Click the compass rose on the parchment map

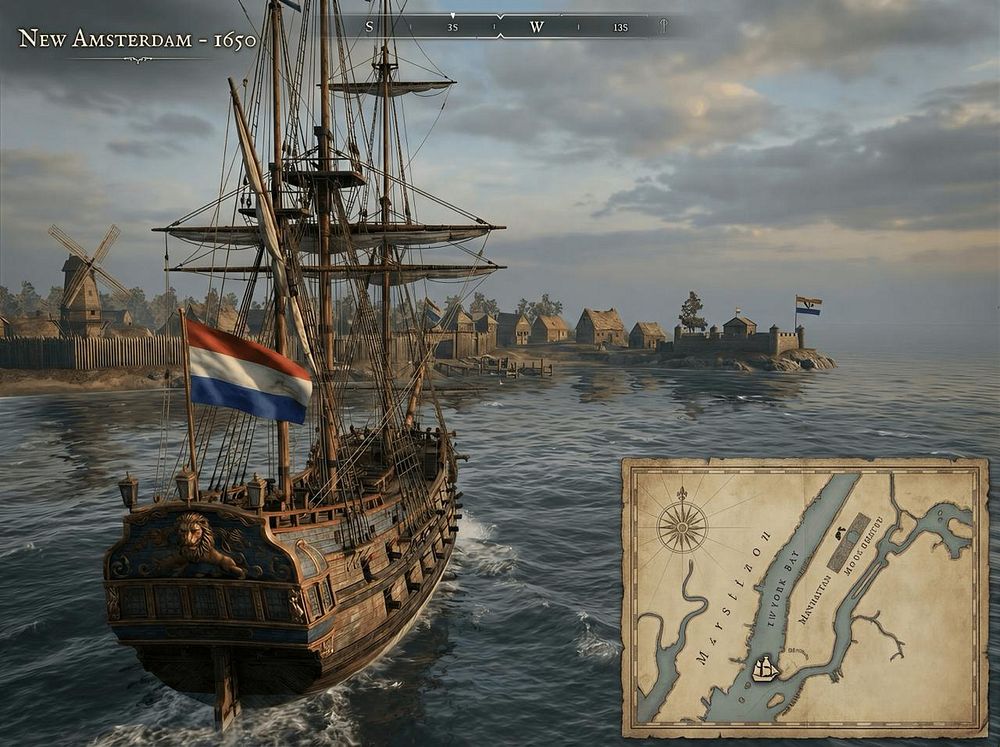(x=682, y=526)
